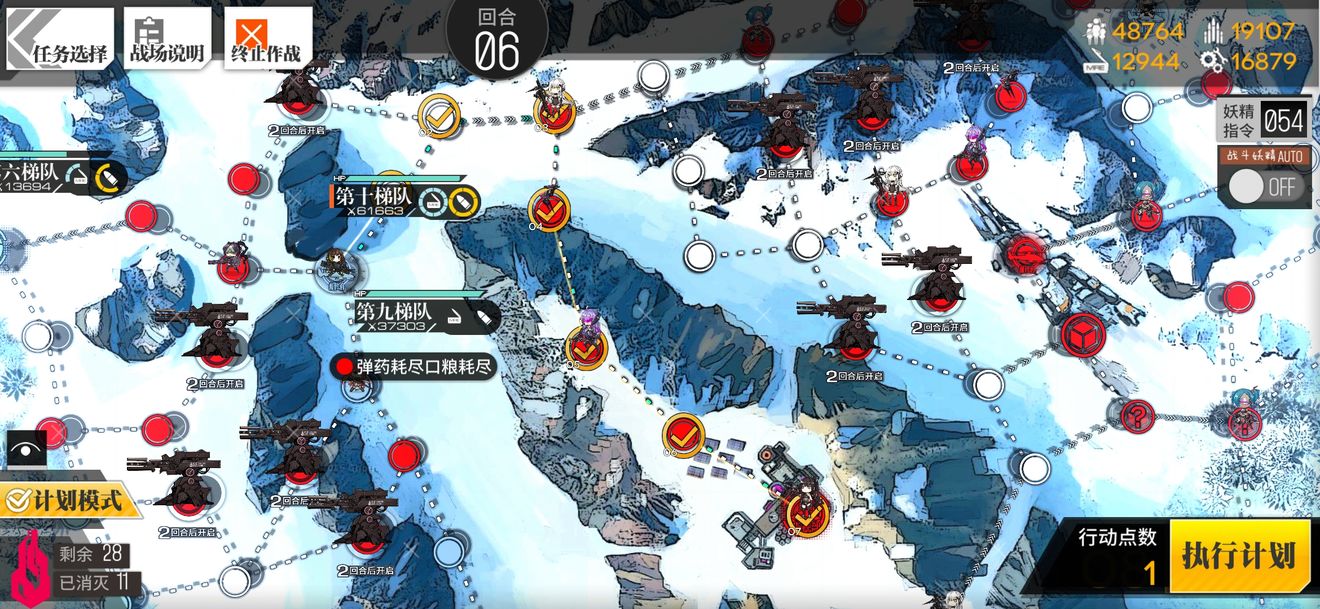1320x609 pixels.
Task: Switch the combat fairy AUTO toggle
Action: [x=1262, y=186]
